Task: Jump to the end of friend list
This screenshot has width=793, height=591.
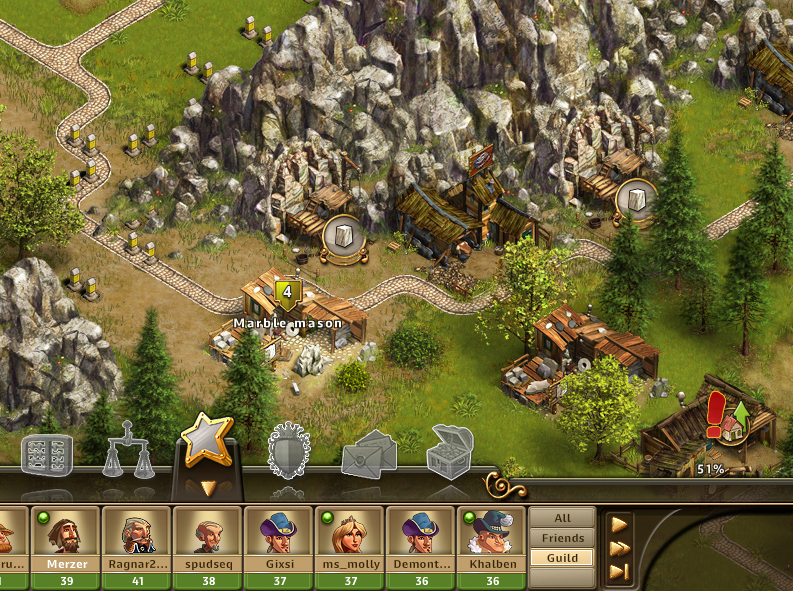Action: tap(619, 571)
